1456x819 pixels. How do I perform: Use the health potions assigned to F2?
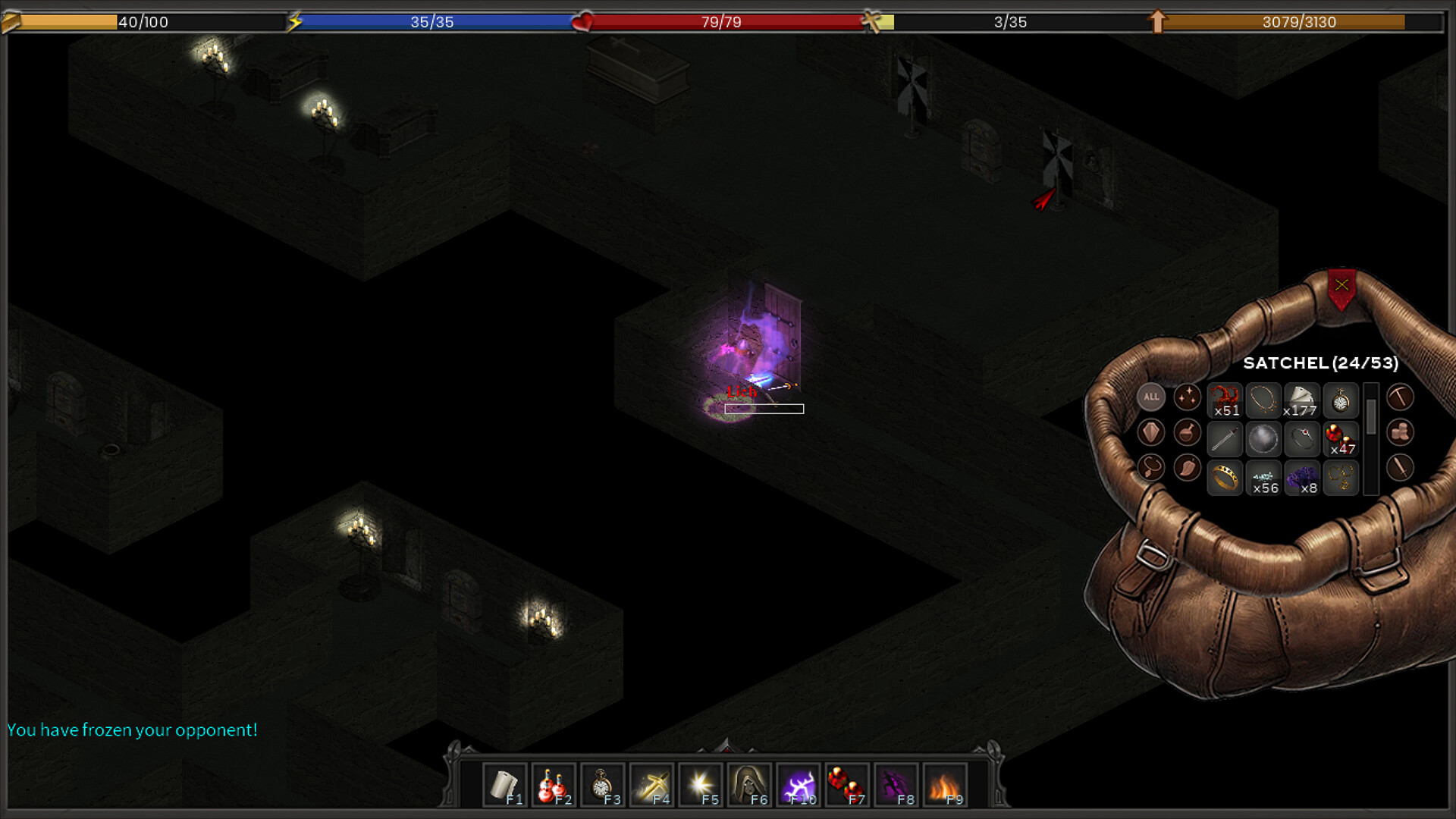554,782
